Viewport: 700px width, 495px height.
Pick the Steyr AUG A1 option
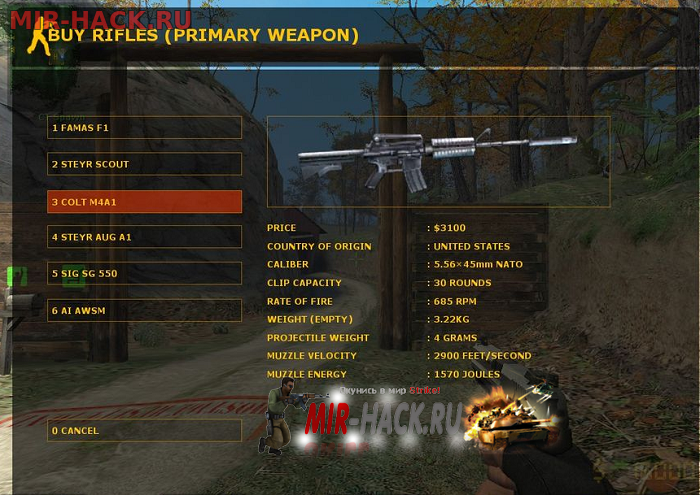(144, 237)
